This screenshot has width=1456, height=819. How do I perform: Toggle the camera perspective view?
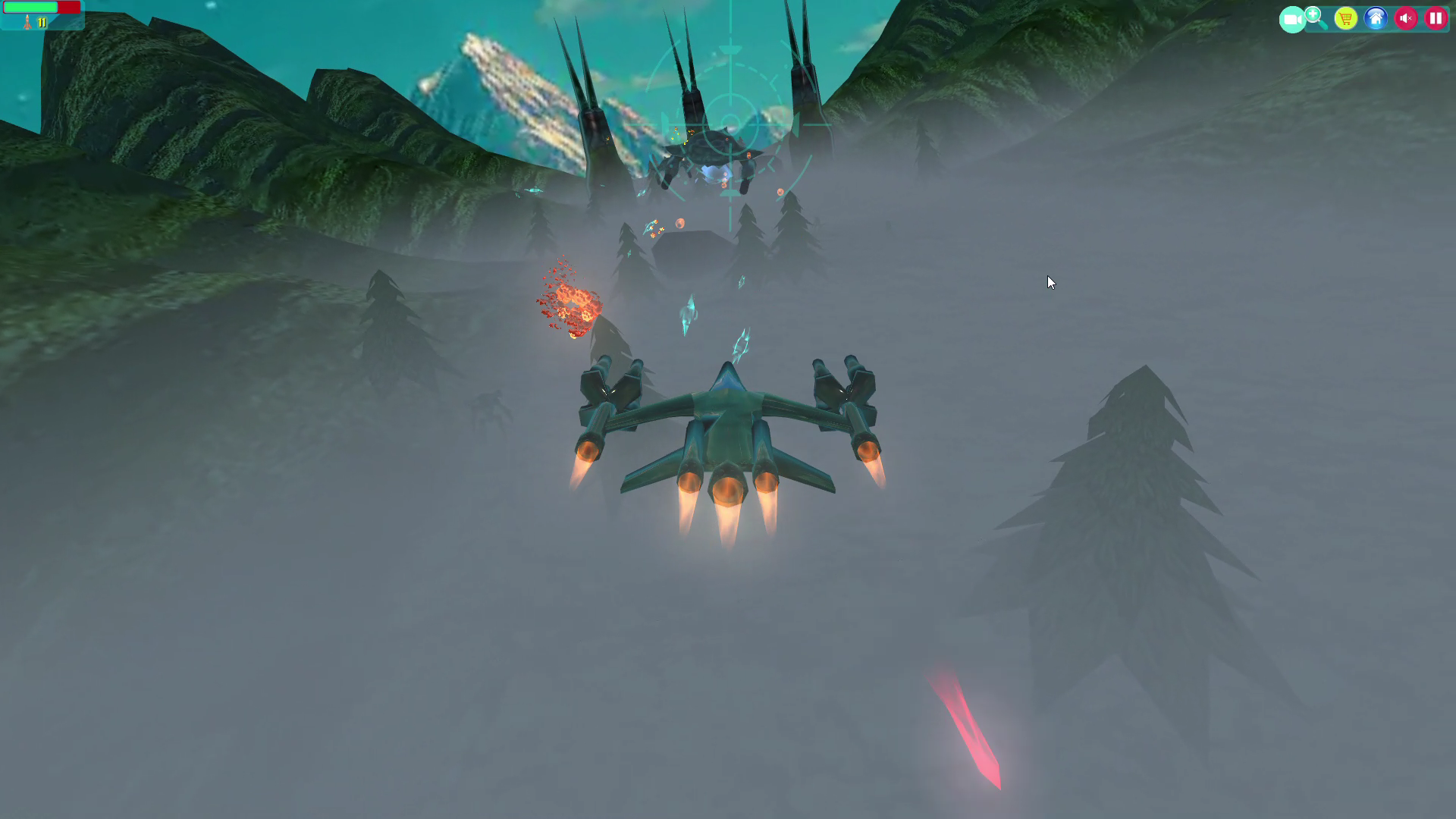[x=1292, y=18]
